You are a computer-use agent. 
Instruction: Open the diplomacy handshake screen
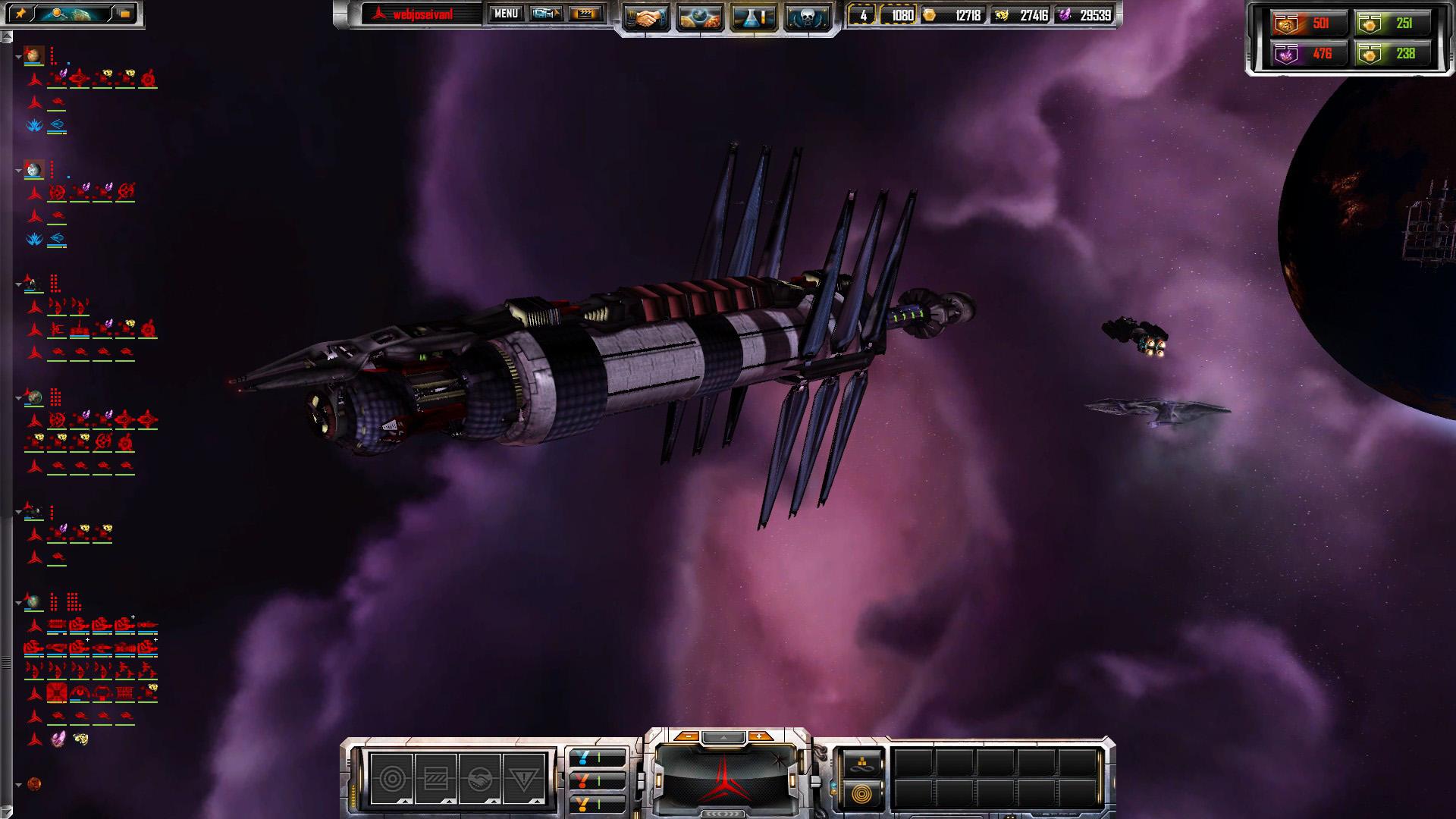tap(646, 17)
